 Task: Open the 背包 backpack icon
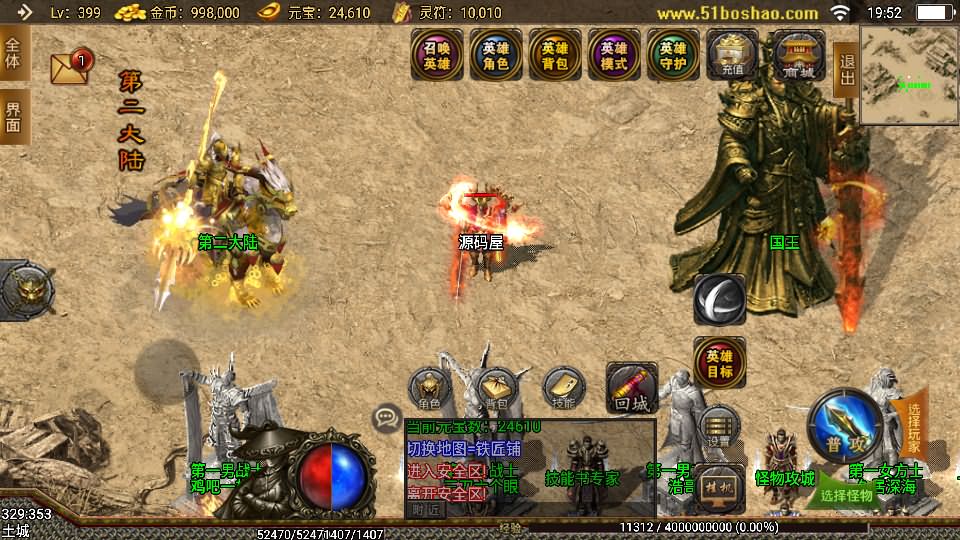(x=496, y=390)
